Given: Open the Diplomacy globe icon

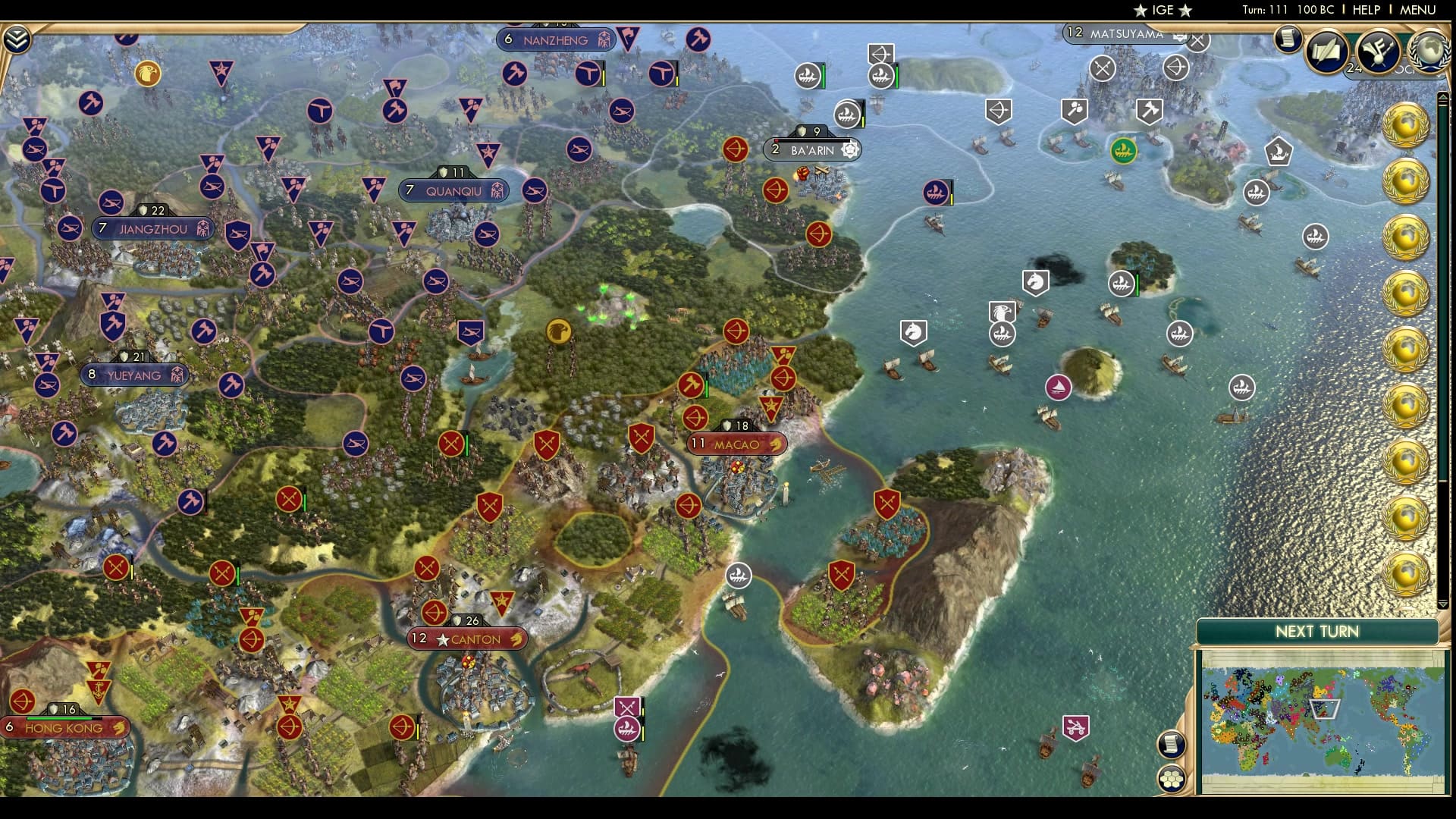Looking at the screenshot, I should 1430,52.
